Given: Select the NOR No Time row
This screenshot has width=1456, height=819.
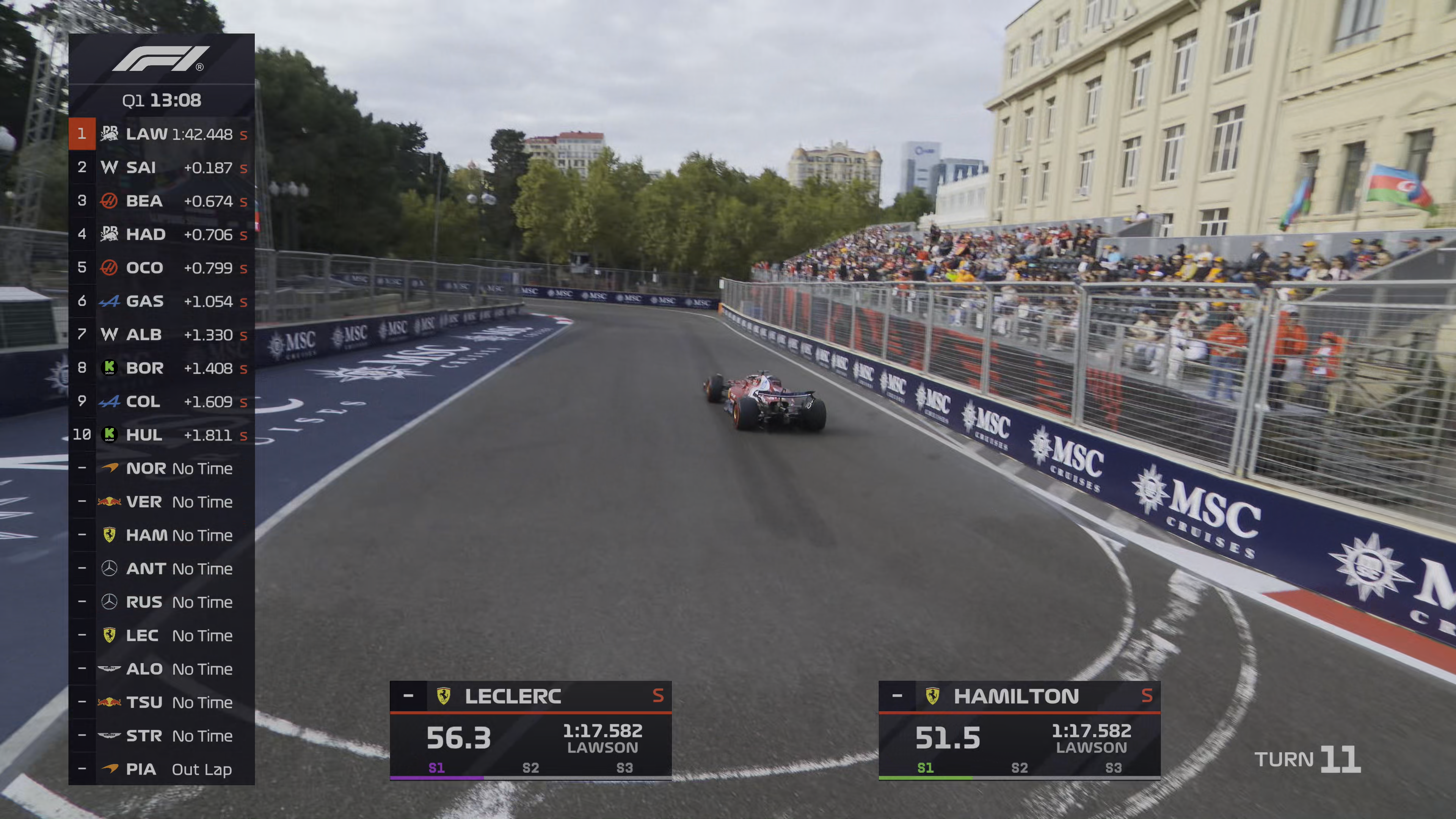Looking at the screenshot, I should [162, 468].
